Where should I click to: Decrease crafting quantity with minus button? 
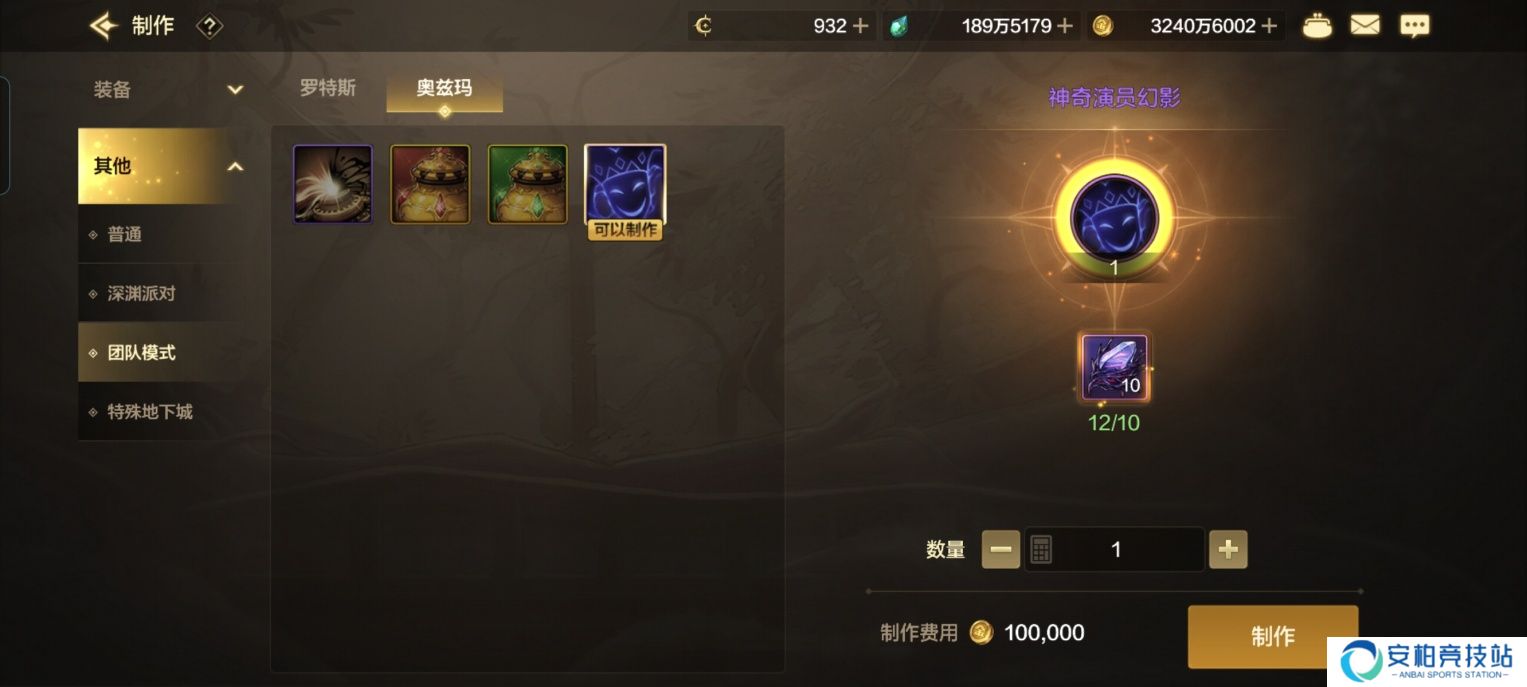tap(1001, 549)
